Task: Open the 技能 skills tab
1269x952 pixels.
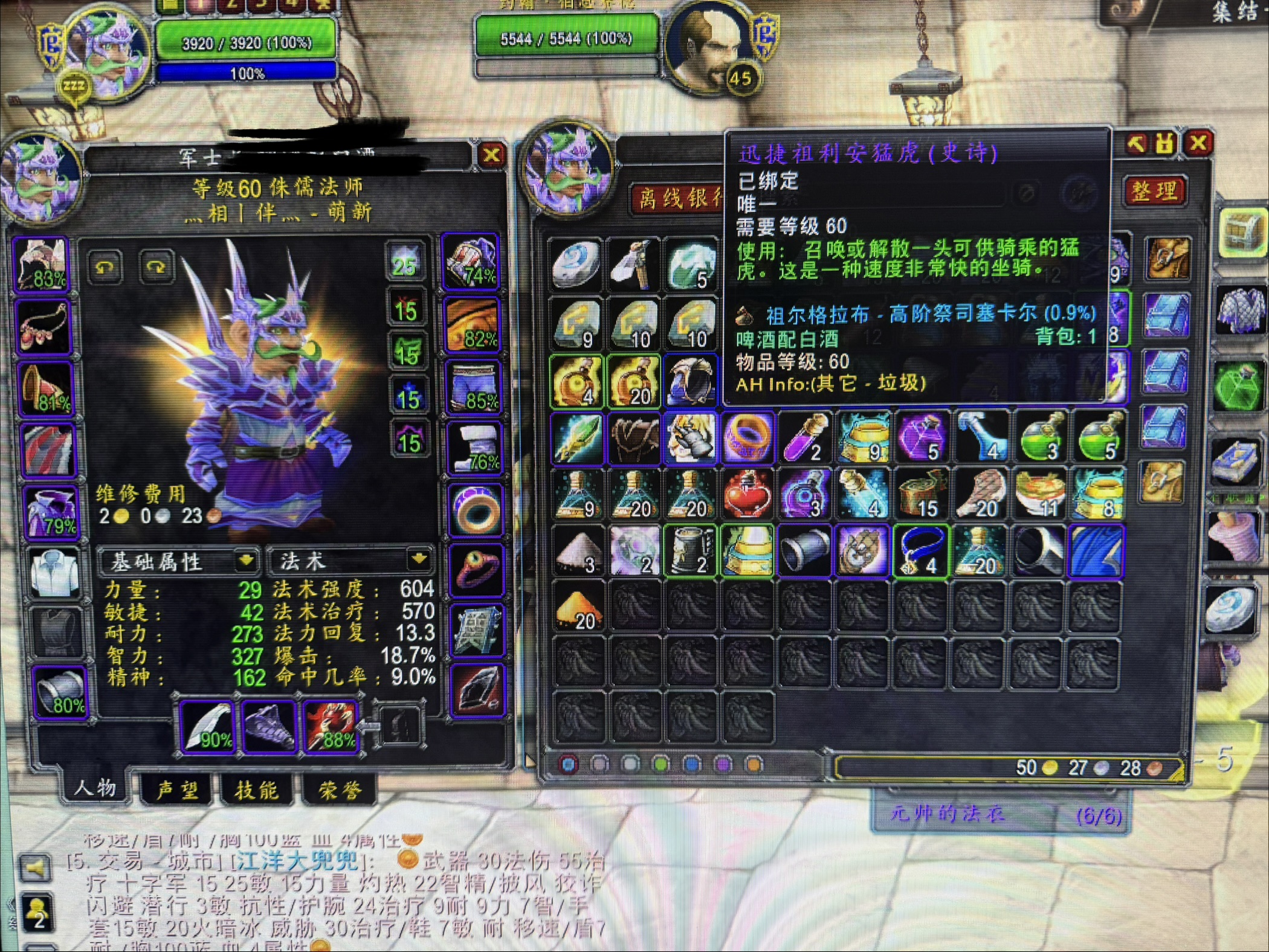Action: click(257, 790)
